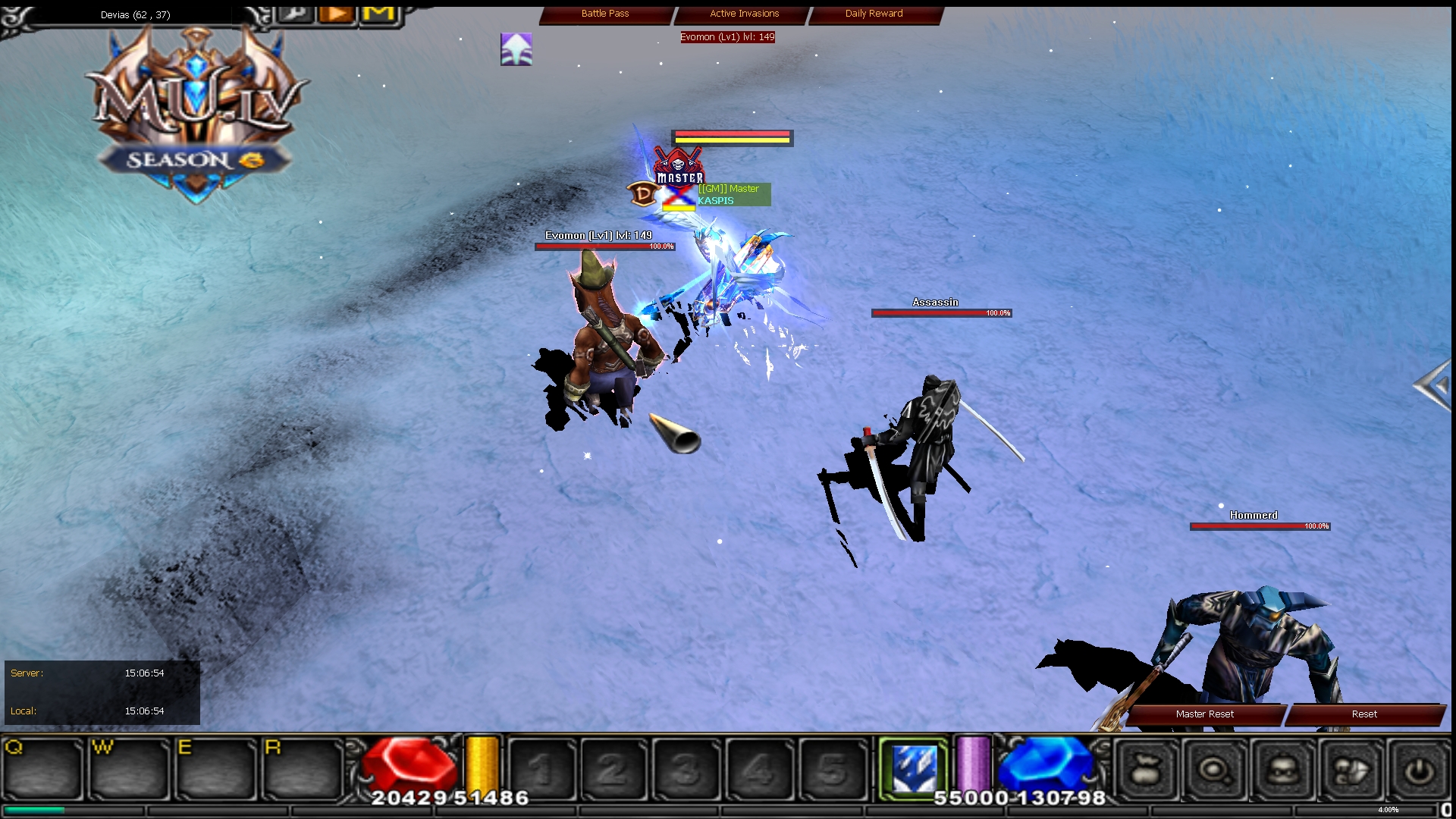Open the character info face icon

[1282, 769]
